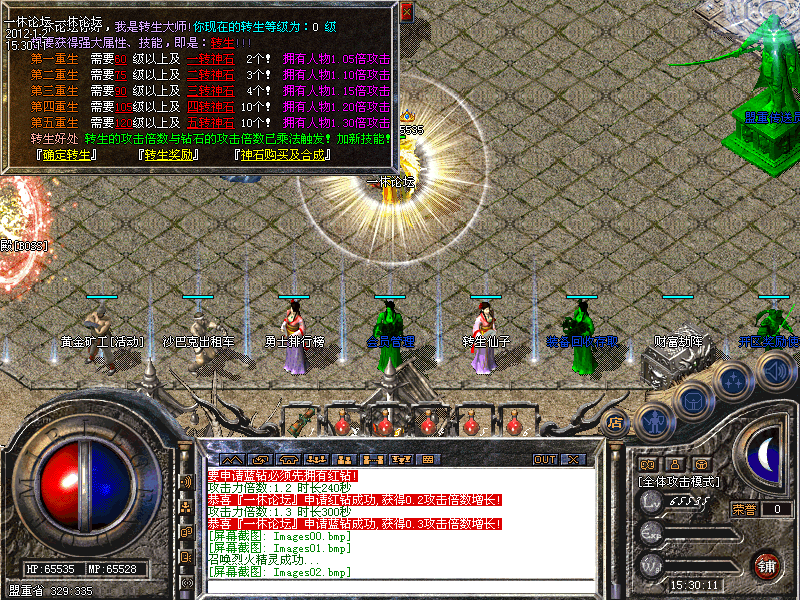Open the 店 shop button
800x600 pixels.
(x=616, y=421)
